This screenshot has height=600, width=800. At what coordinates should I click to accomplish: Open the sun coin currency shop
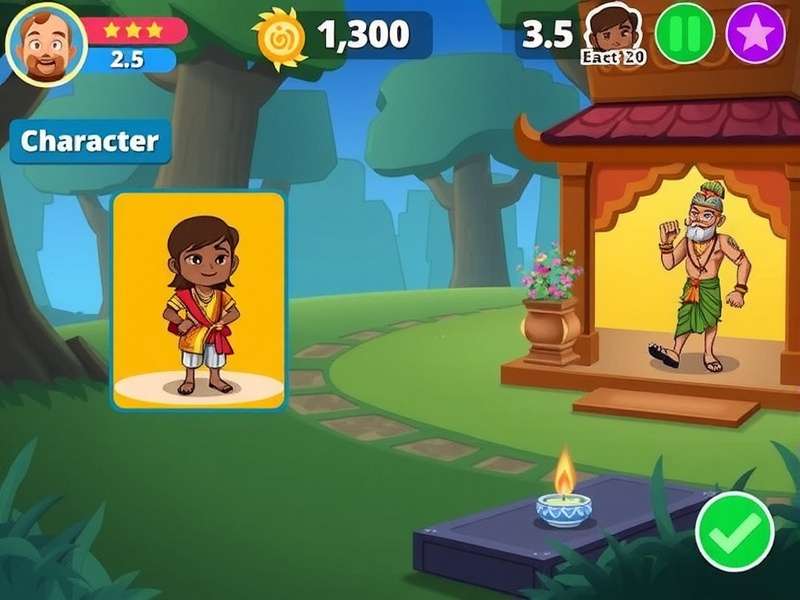280,38
